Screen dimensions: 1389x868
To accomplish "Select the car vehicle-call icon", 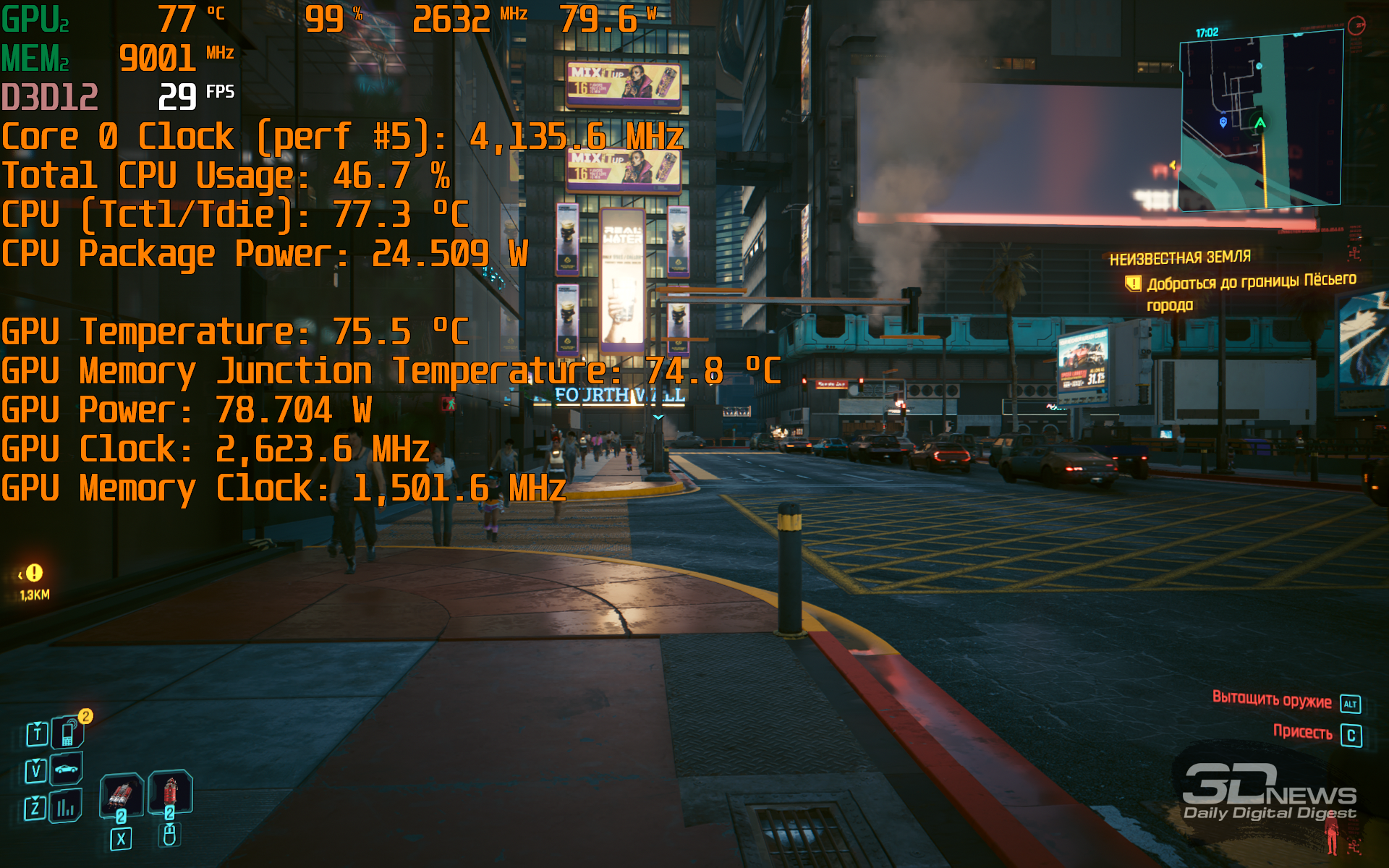I will pyautogui.click(x=66, y=769).
